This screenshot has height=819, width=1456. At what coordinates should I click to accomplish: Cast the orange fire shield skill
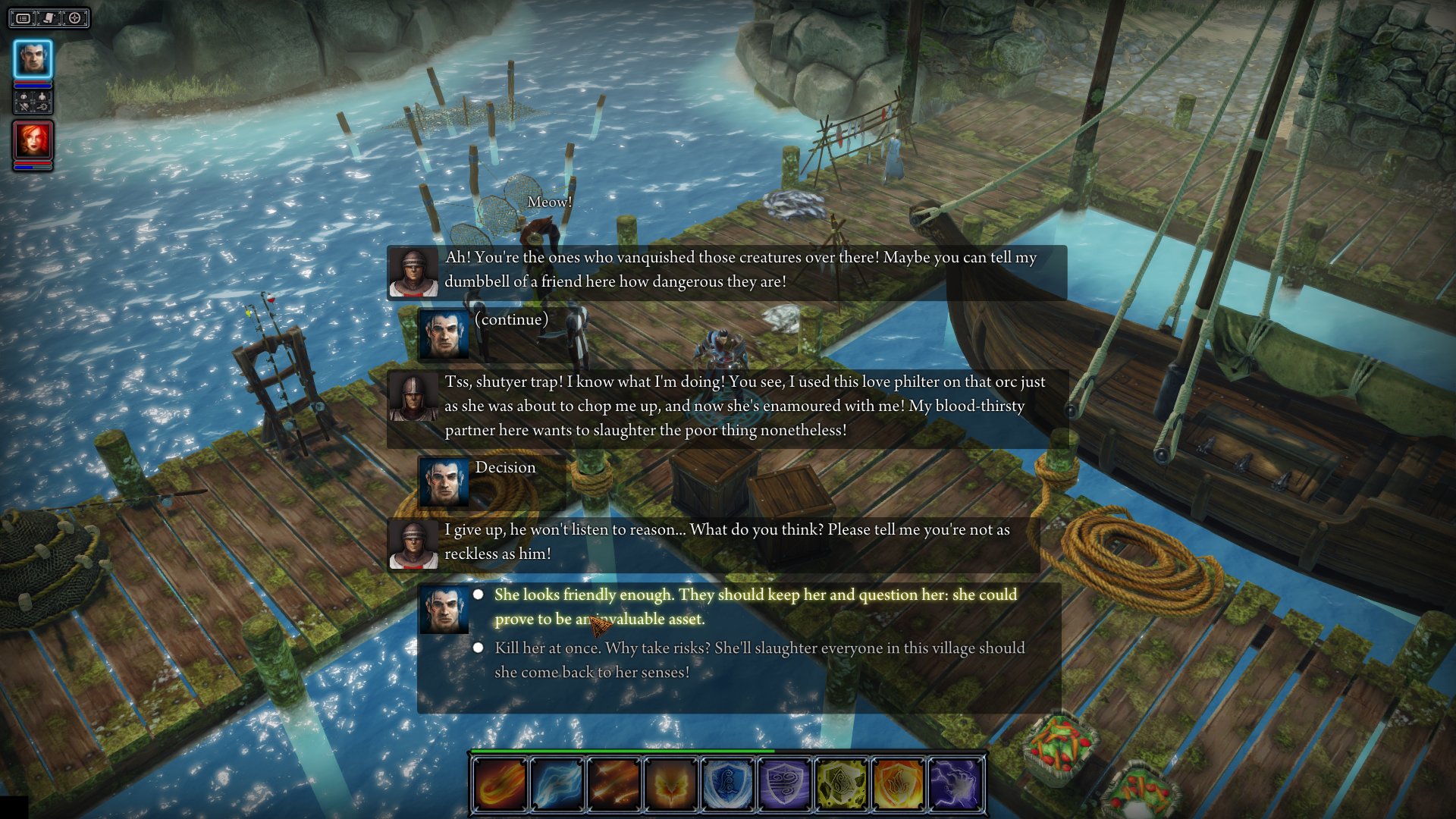[898, 784]
